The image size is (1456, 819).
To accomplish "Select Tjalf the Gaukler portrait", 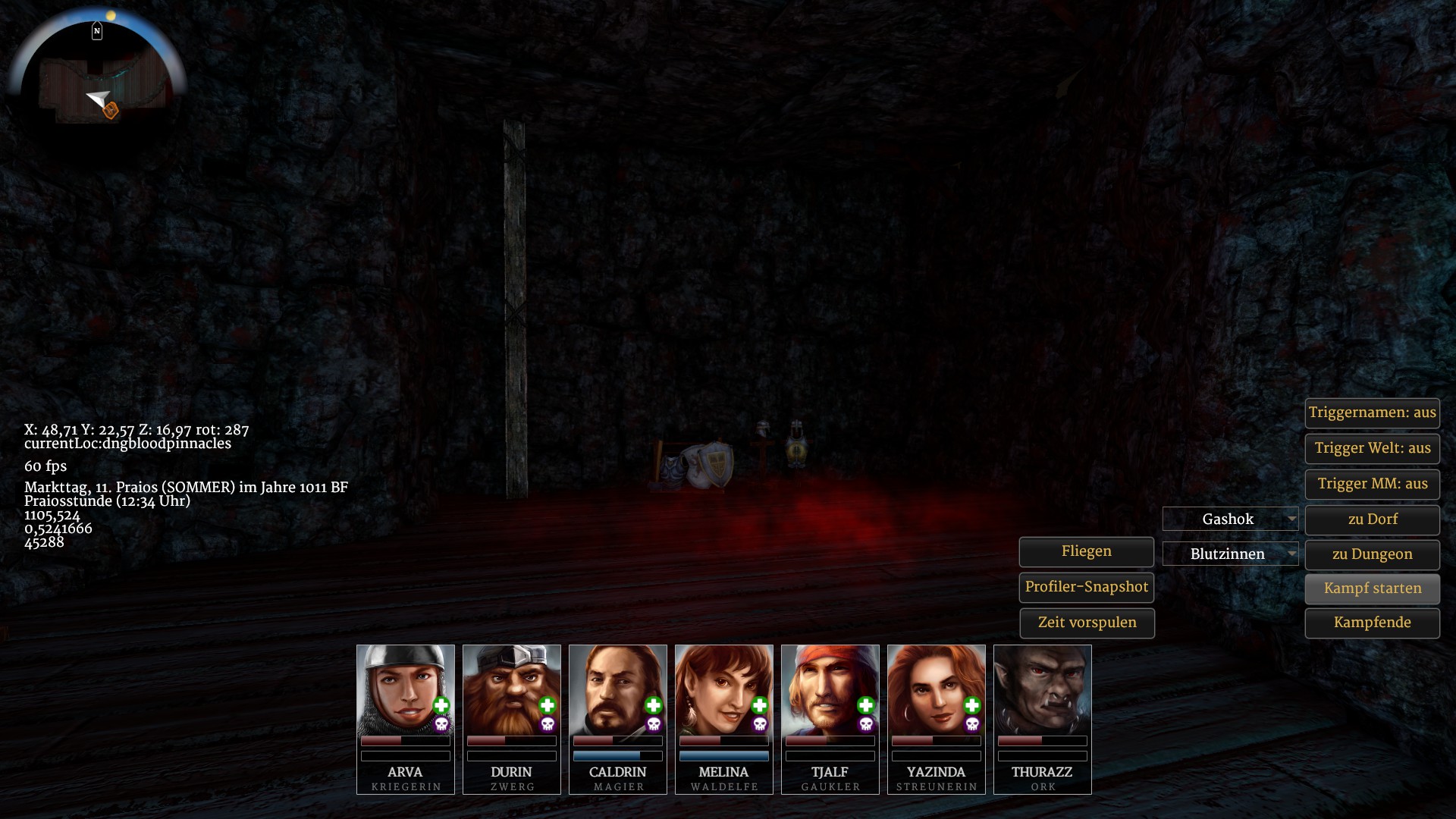I will pos(830,690).
